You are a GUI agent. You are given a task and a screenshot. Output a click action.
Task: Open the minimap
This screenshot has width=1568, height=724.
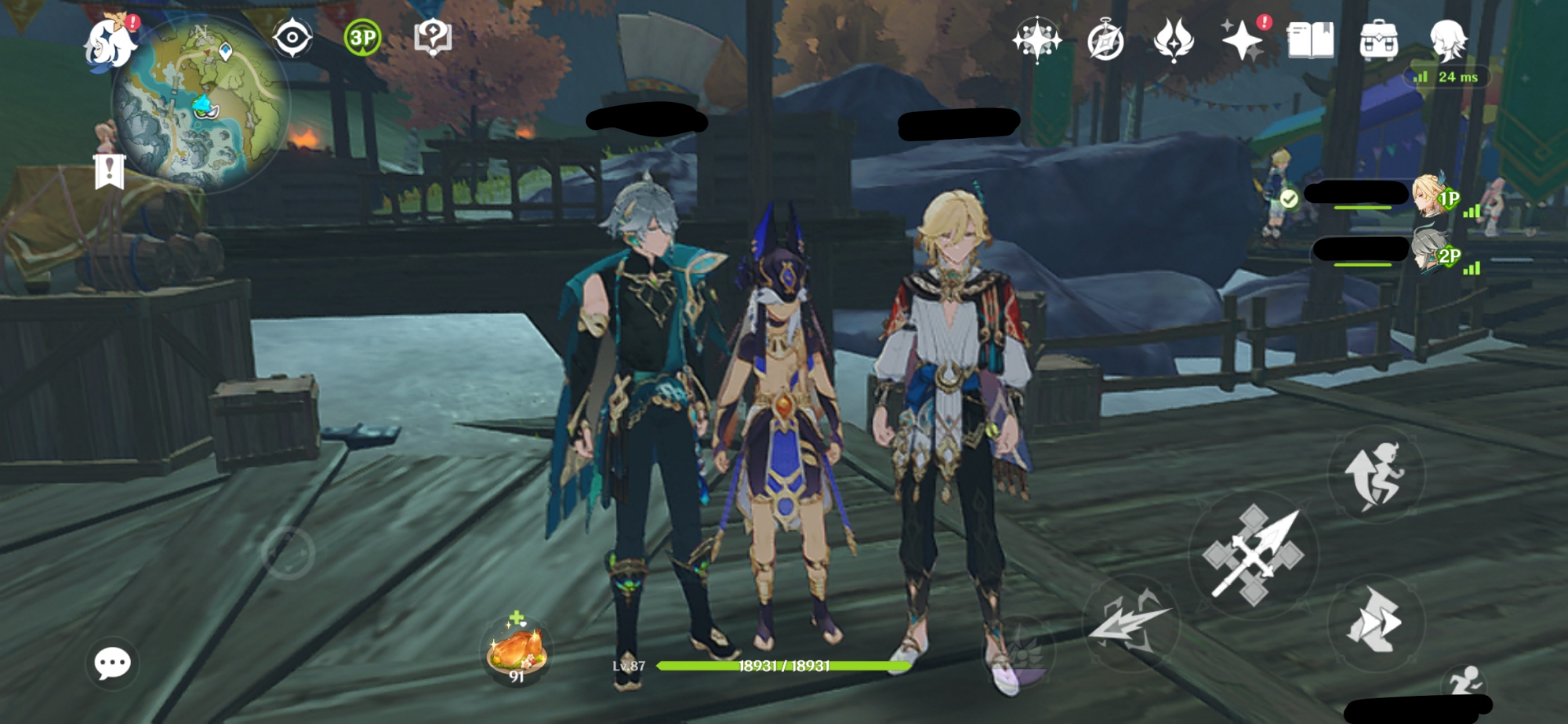[200, 106]
